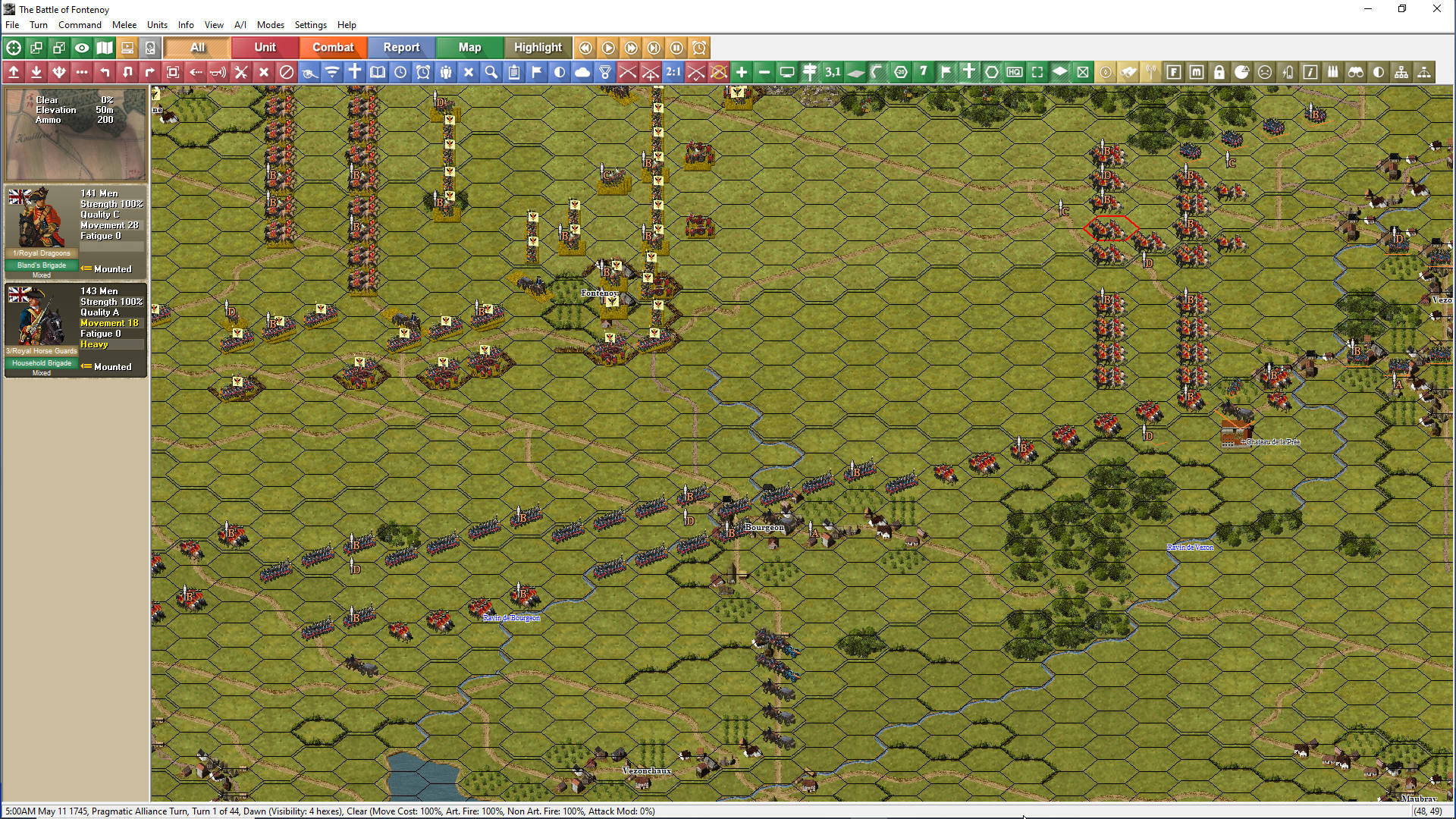Switch to the green Map tab

click(469, 47)
